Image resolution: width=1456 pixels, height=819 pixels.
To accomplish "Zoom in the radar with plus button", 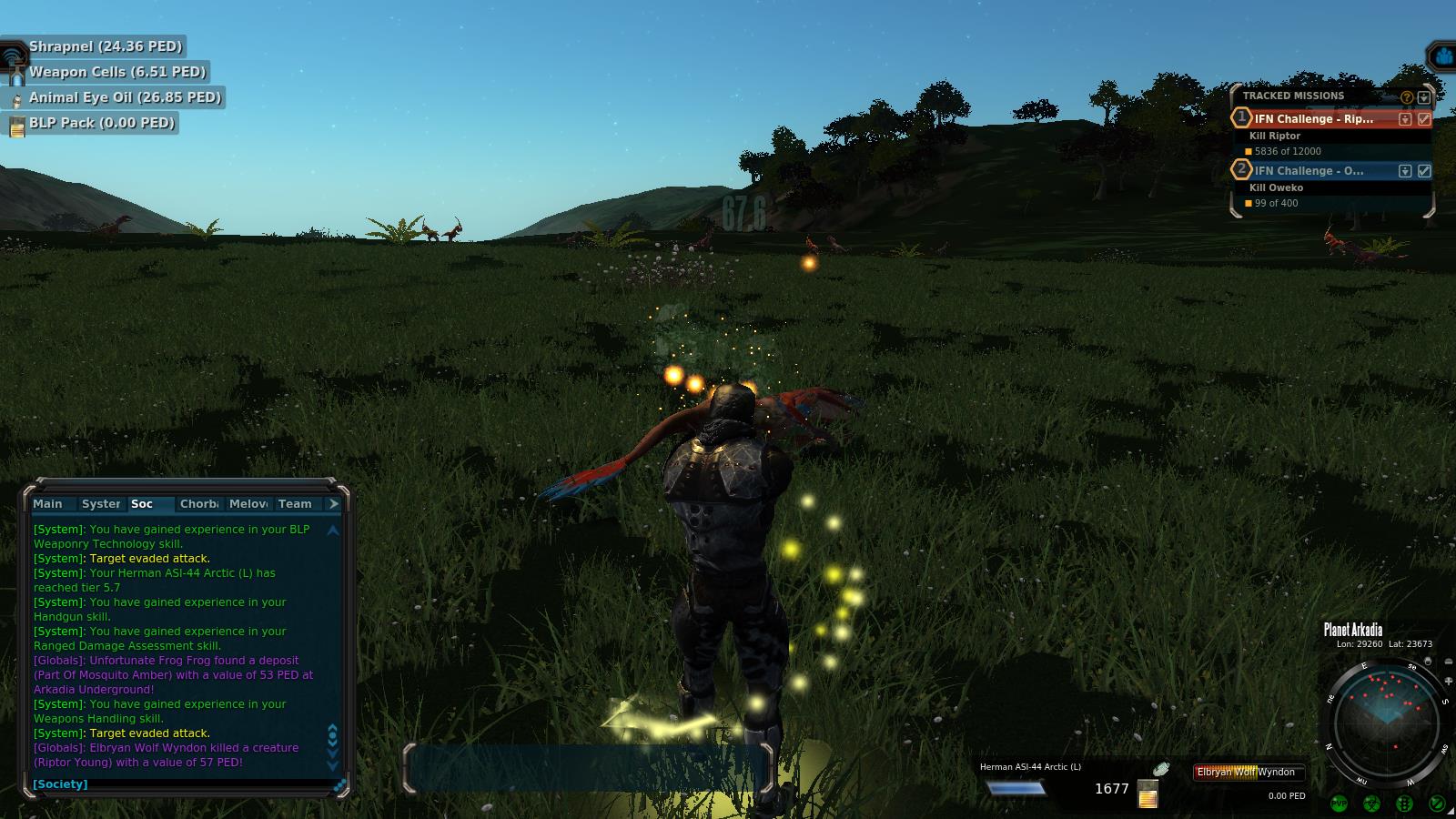I will coord(1449,682).
